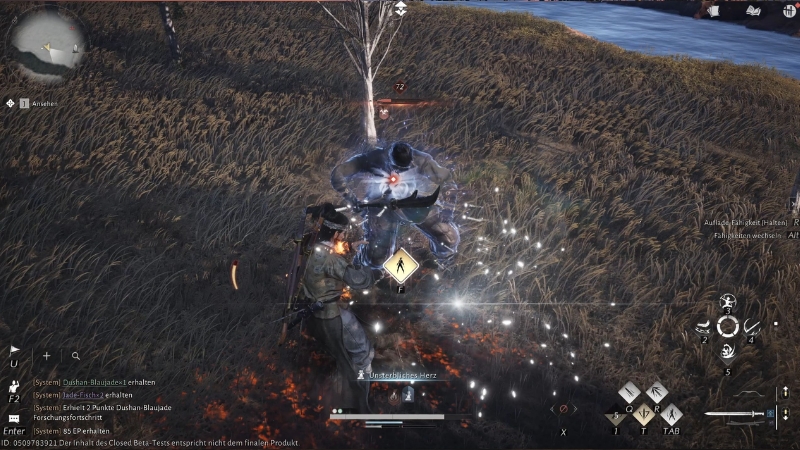Trigger the triple-slash skill diamond
The image size is (800, 450).
click(657, 393)
